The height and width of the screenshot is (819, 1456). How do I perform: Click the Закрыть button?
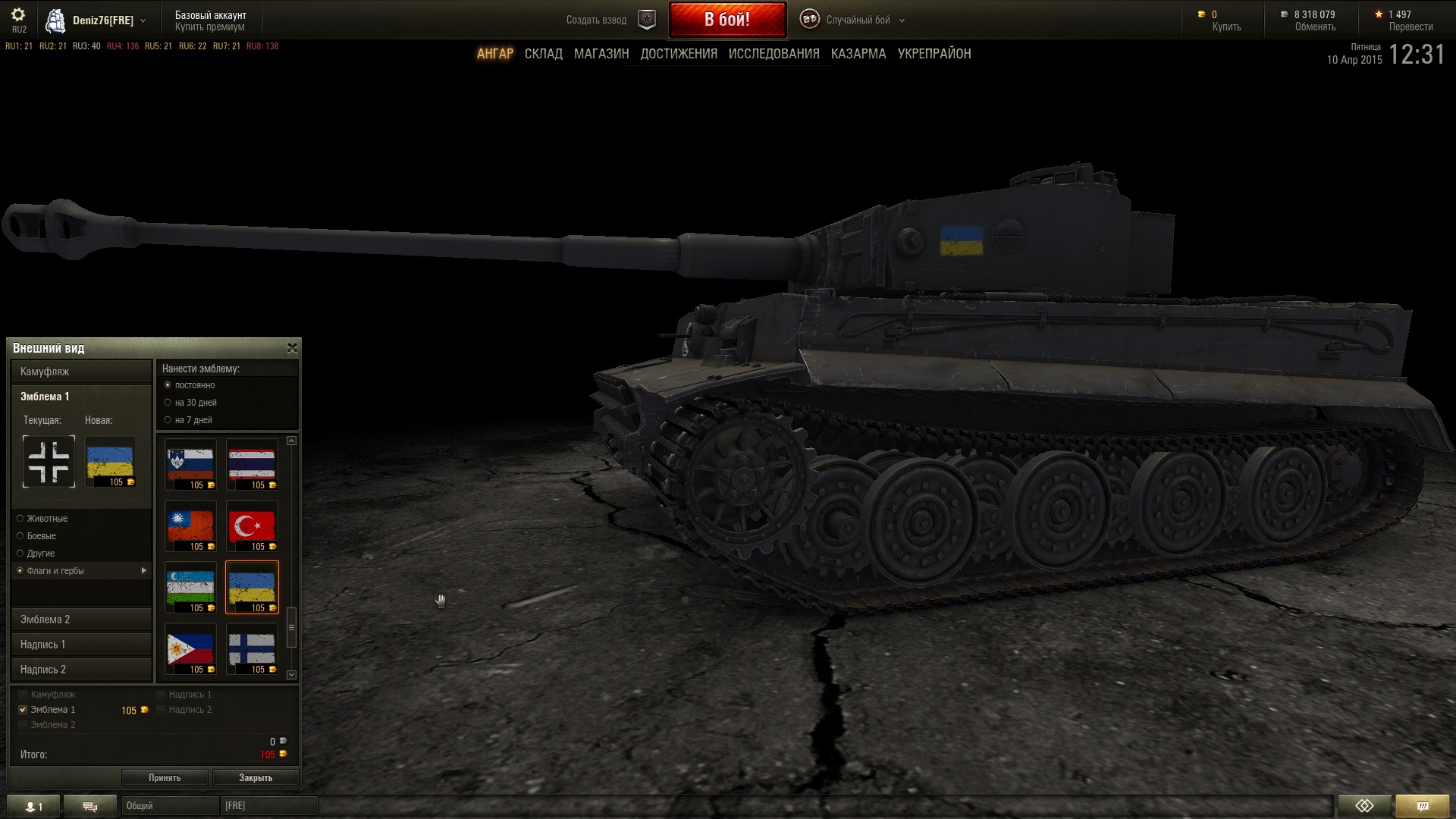point(256,777)
